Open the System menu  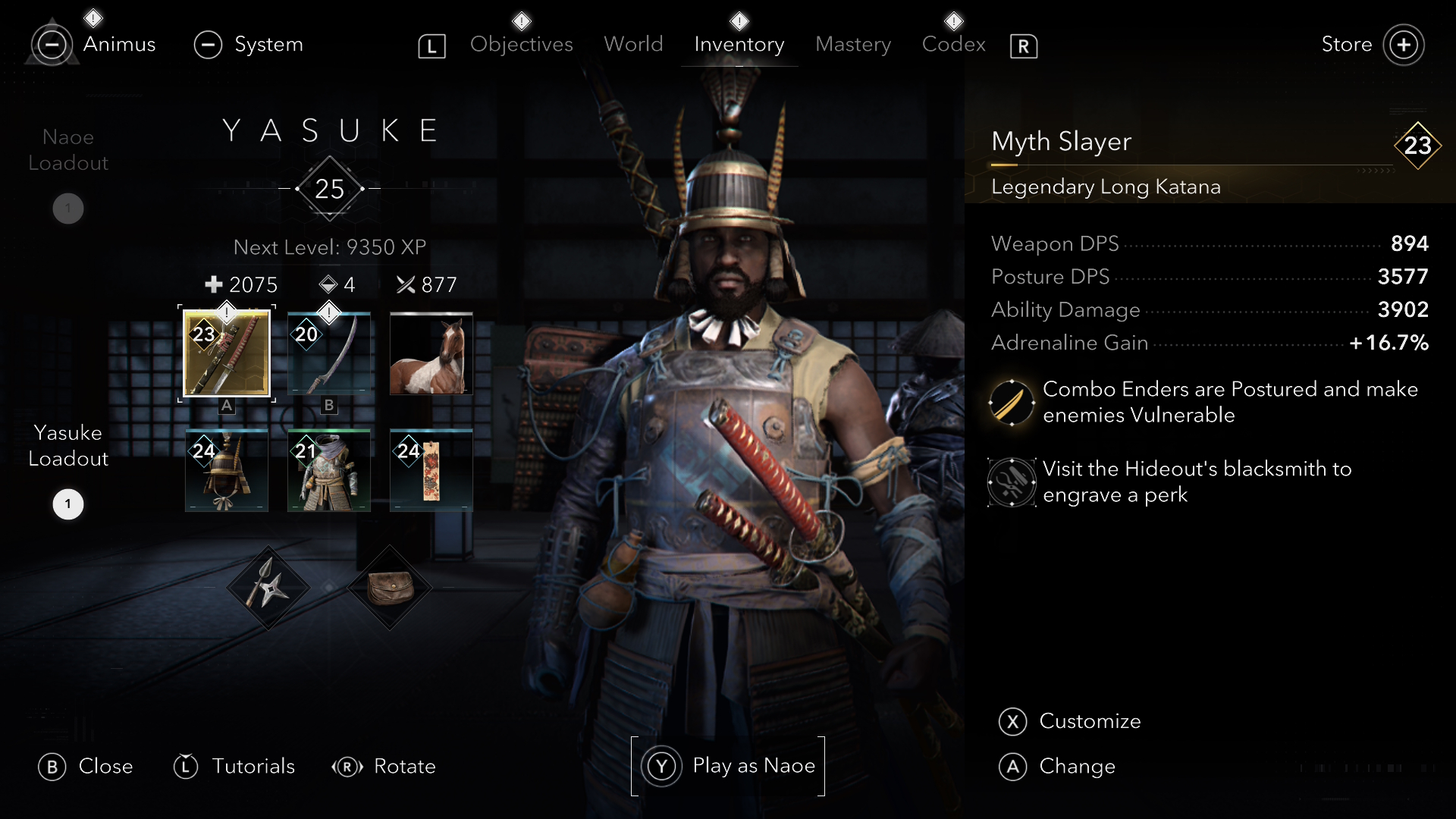268,45
